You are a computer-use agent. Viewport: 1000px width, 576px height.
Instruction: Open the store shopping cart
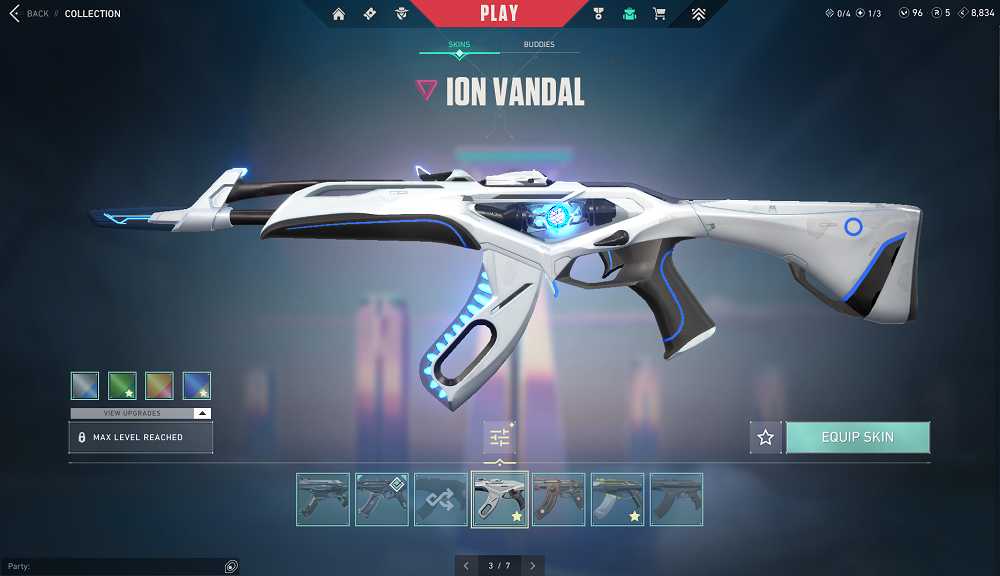(x=659, y=14)
